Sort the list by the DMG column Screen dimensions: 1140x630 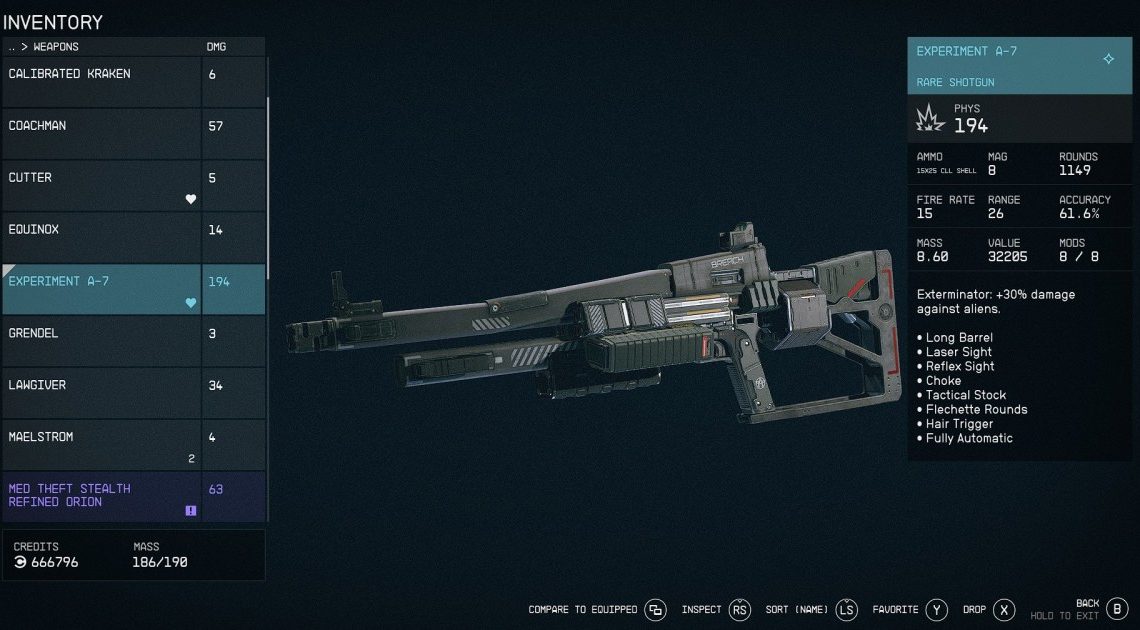tap(216, 47)
